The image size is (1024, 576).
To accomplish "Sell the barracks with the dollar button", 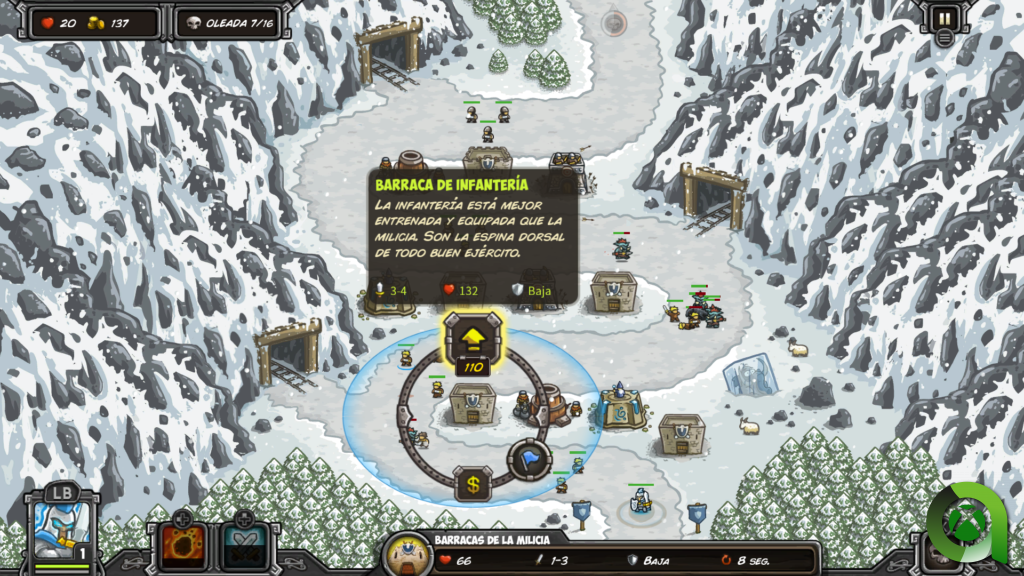I will click(472, 485).
